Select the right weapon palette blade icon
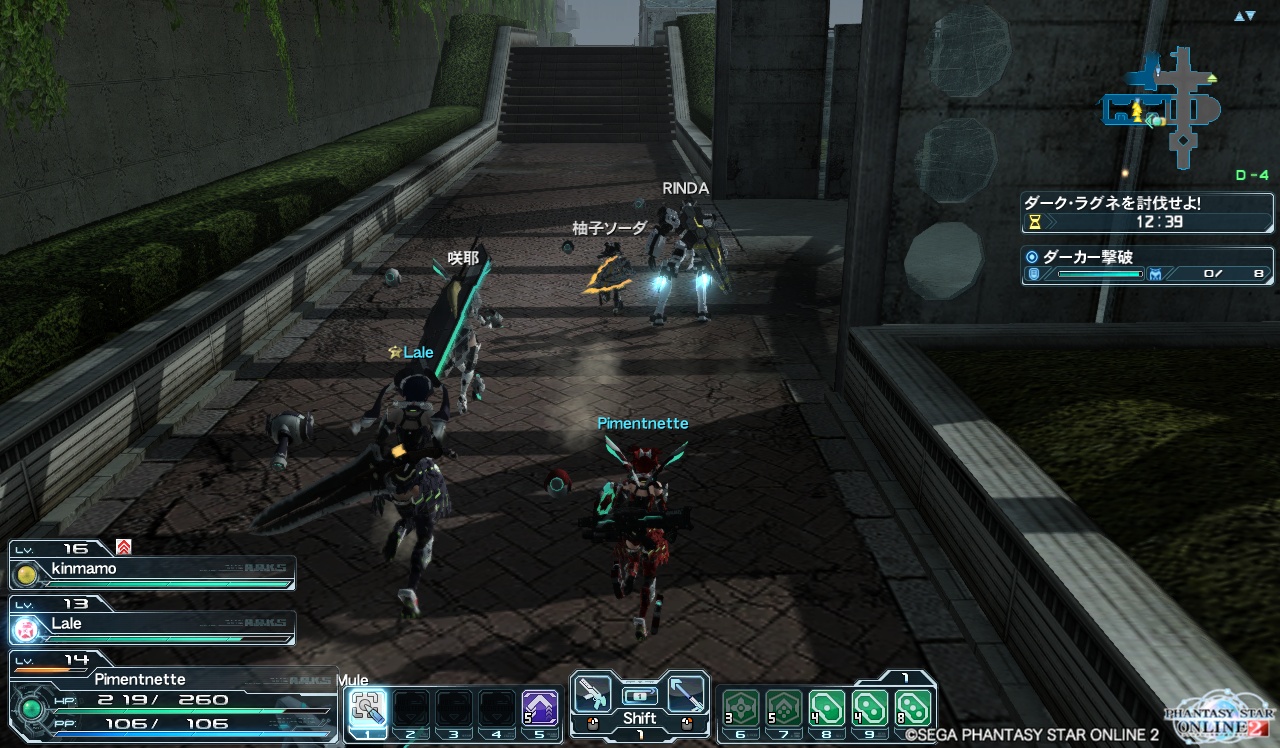The height and width of the screenshot is (748, 1280). tap(686, 690)
